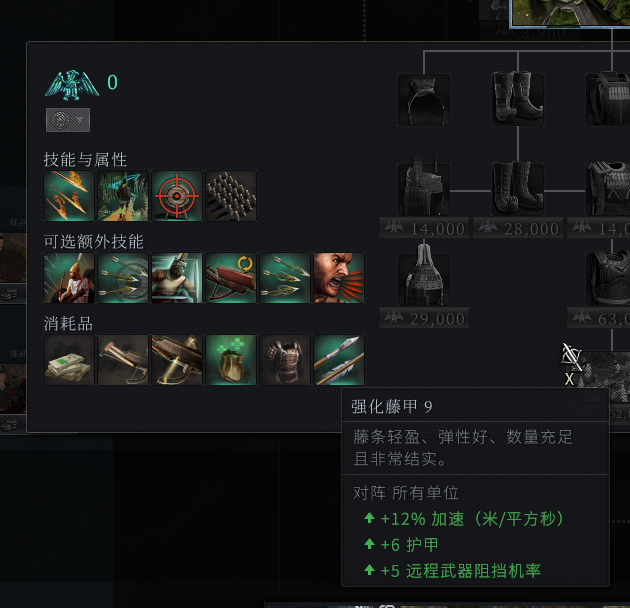The image size is (630, 608).
Task: Select the arrows with ripple target skill
Action: pos(123,278)
